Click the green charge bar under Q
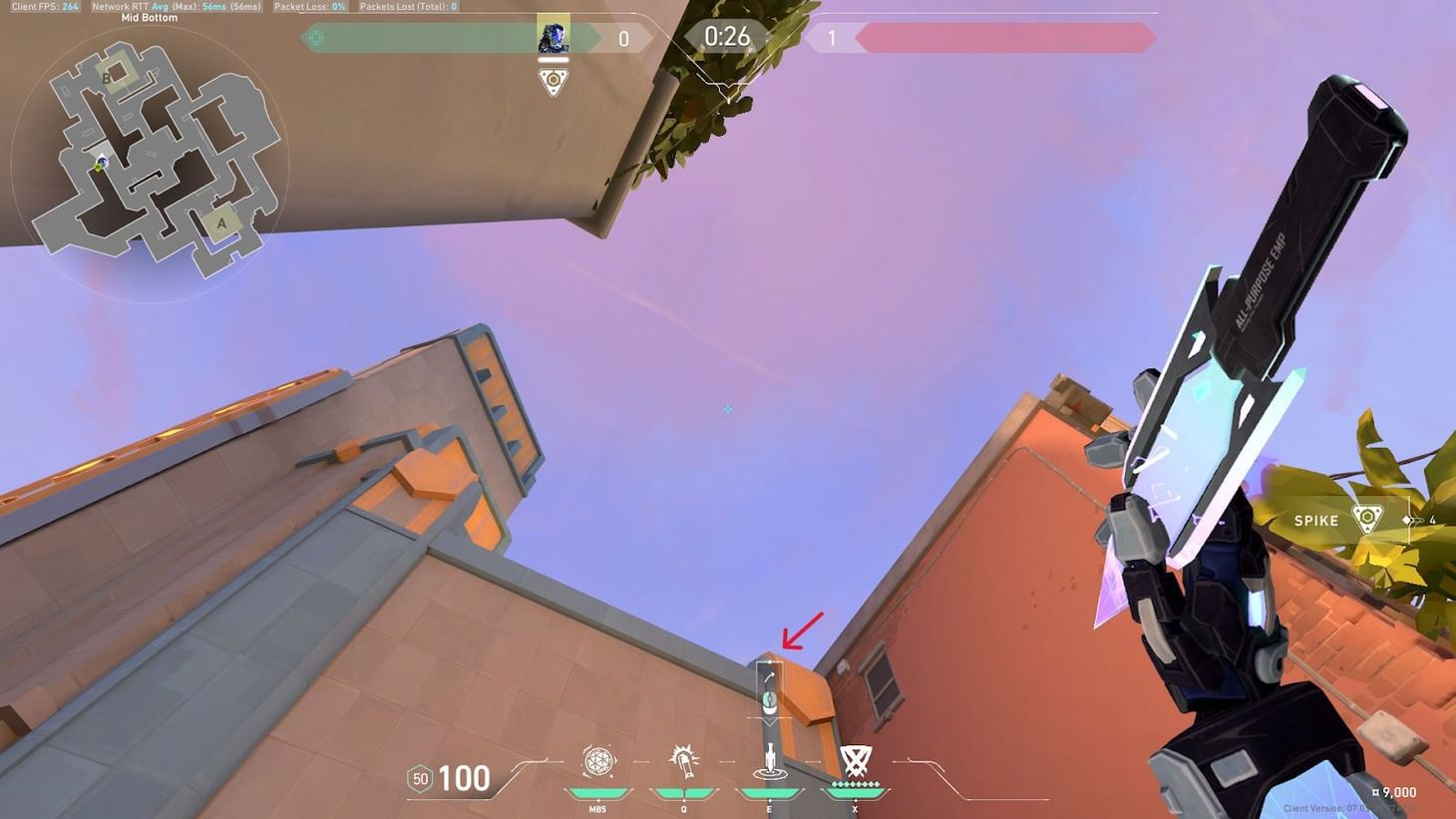 (683, 791)
